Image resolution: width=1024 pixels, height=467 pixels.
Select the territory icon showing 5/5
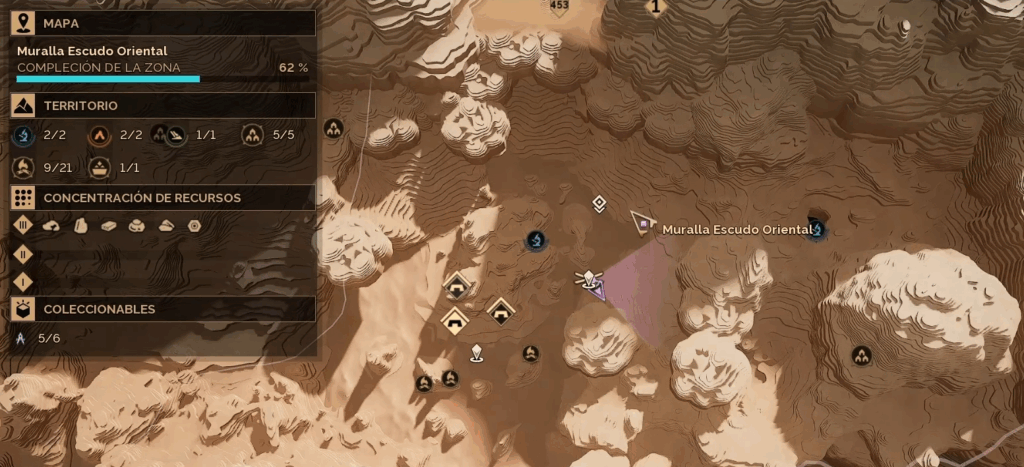click(252, 135)
